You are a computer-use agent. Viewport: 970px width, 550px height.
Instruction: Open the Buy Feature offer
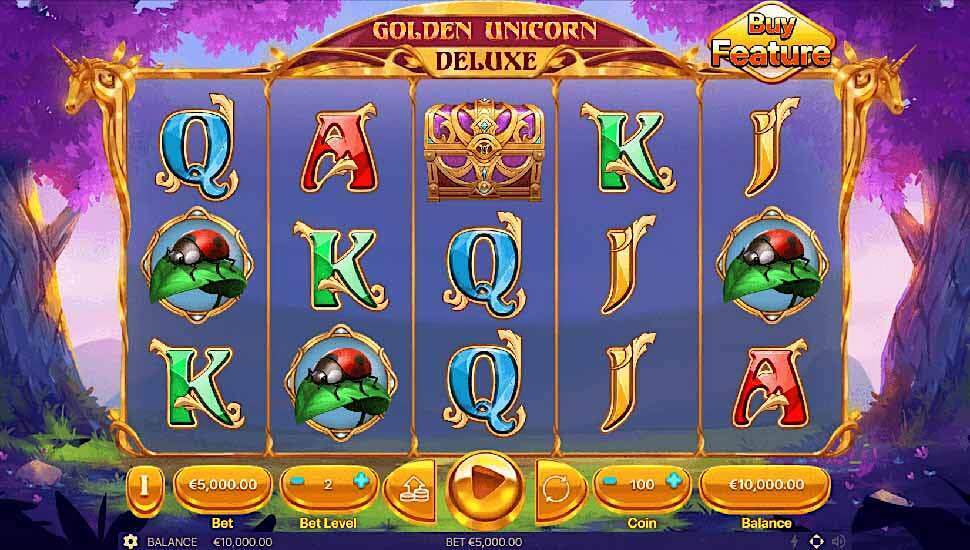pyautogui.click(x=769, y=42)
